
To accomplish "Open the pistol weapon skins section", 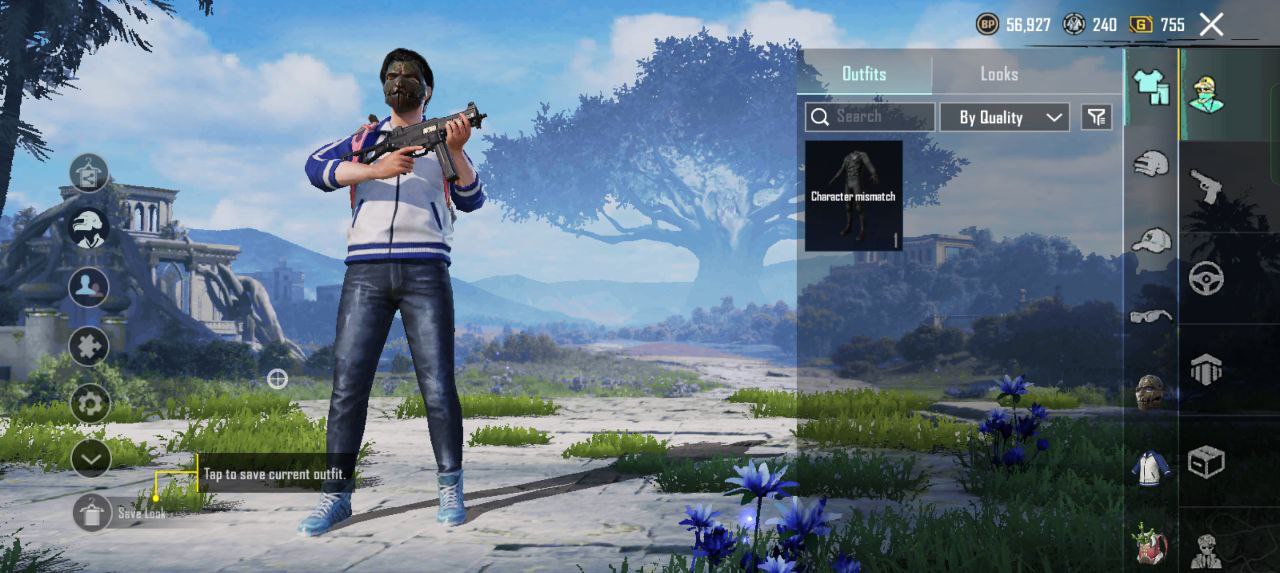I will coord(1206,186).
